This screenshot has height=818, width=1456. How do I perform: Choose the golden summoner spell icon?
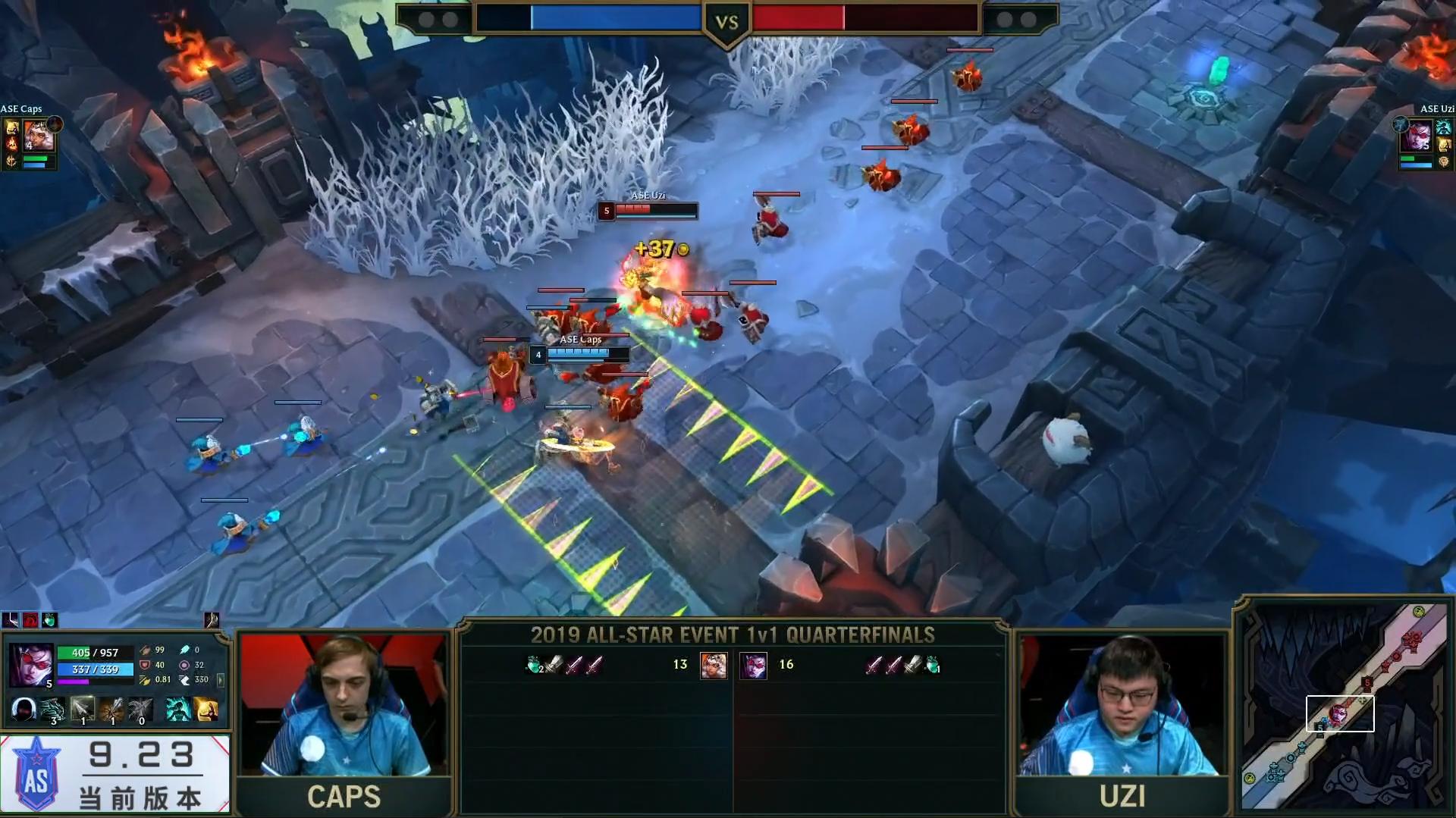point(206,710)
